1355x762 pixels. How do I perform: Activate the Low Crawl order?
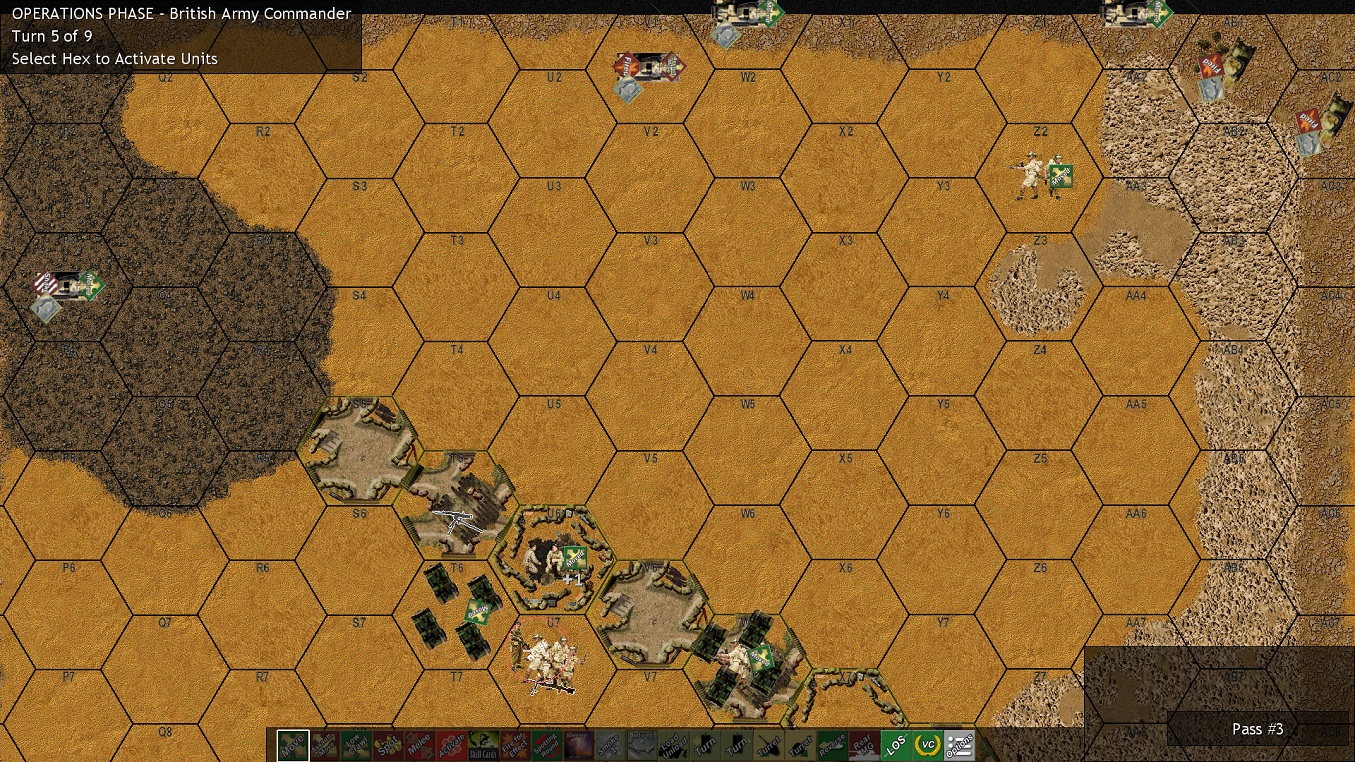pyautogui.click(x=358, y=744)
